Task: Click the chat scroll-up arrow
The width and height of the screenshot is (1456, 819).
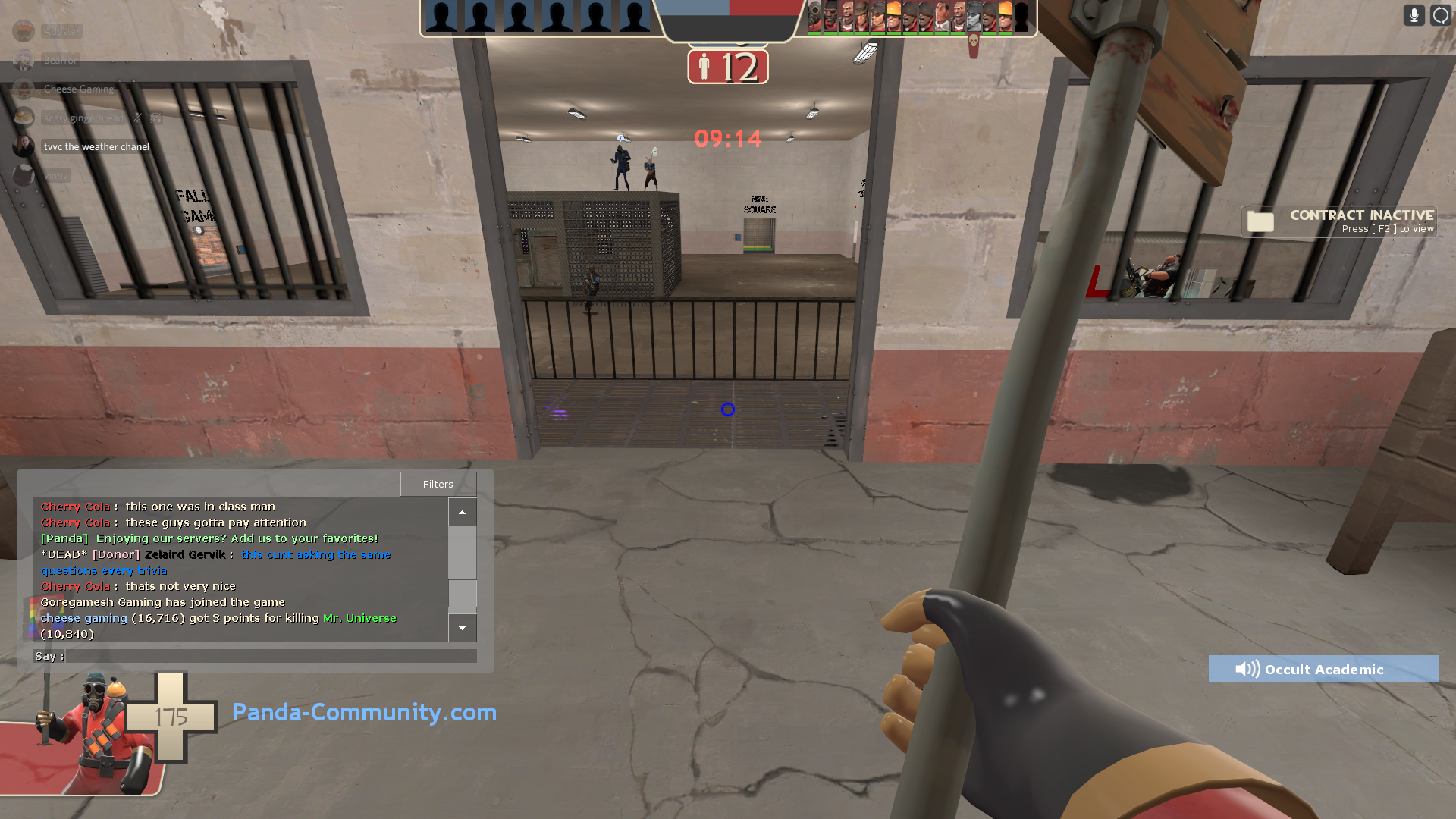Action: click(x=462, y=512)
